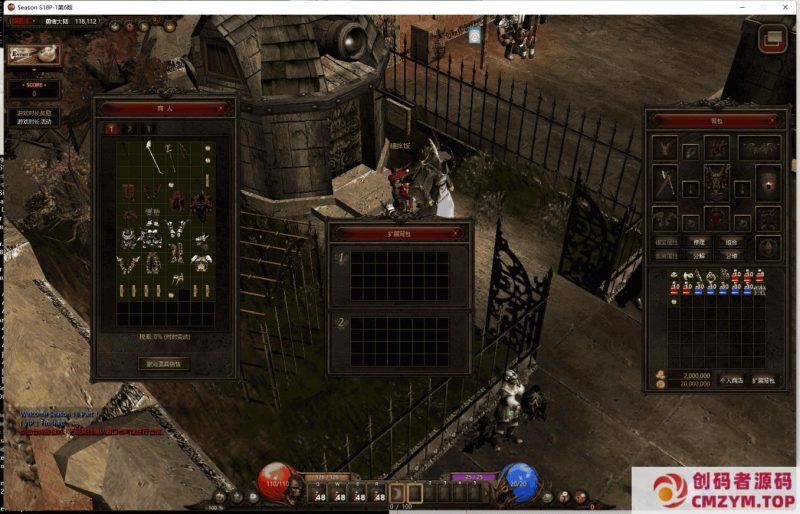Close the extended inventory panel
The height and width of the screenshot is (514, 800).
[456, 233]
